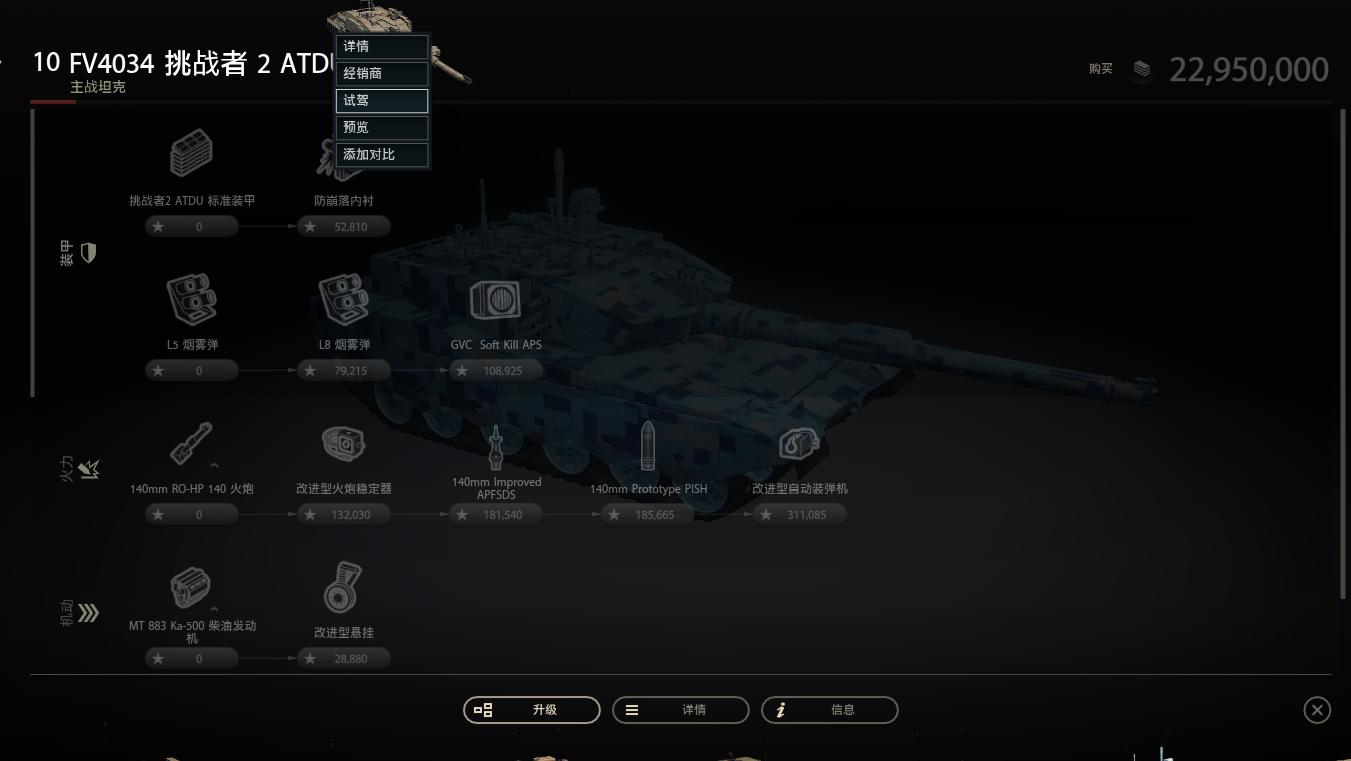Open the 信息 panel
This screenshot has height=761, width=1351.
[x=829, y=709]
